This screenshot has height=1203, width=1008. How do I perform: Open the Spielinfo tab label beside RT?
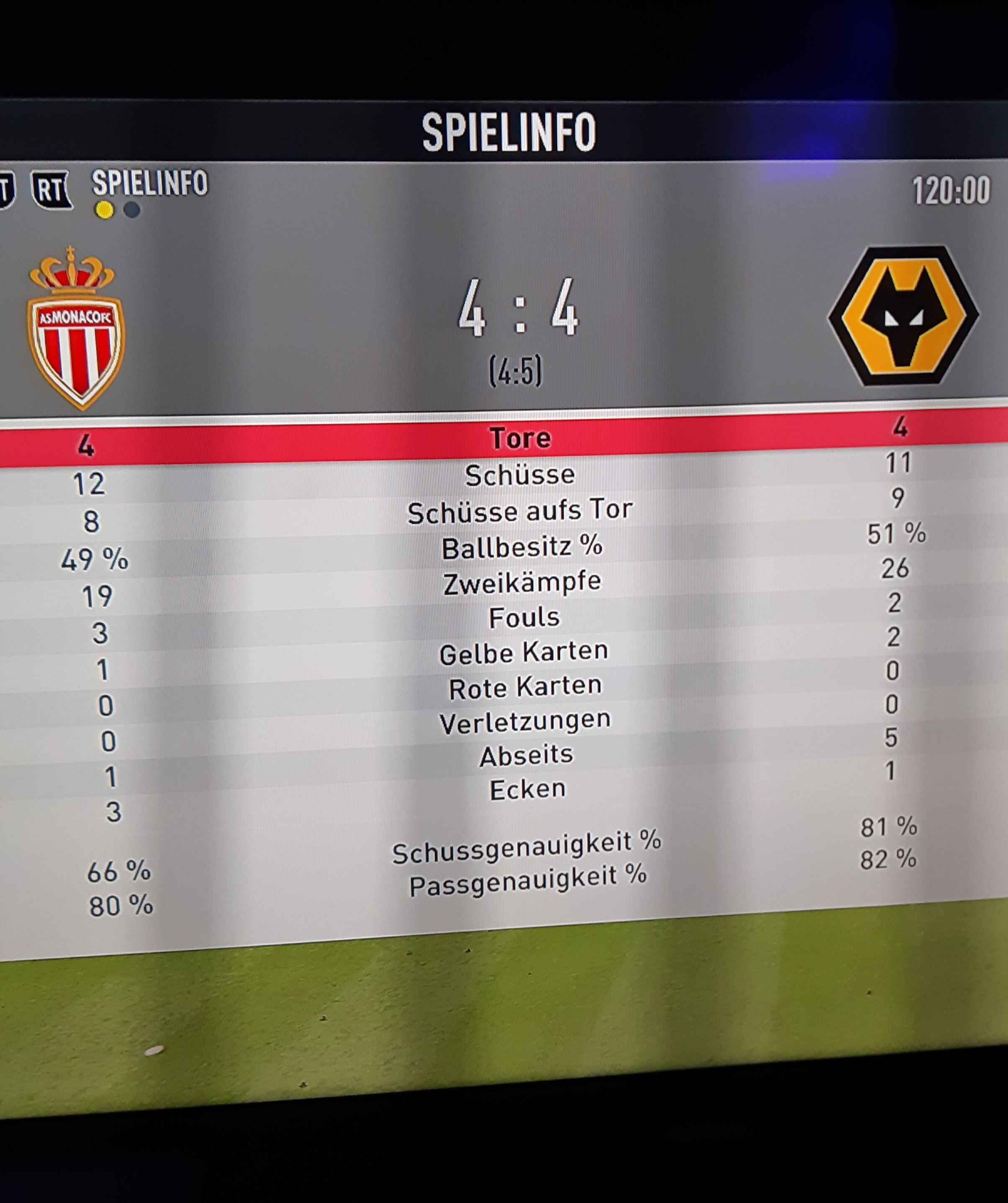click(x=150, y=183)
